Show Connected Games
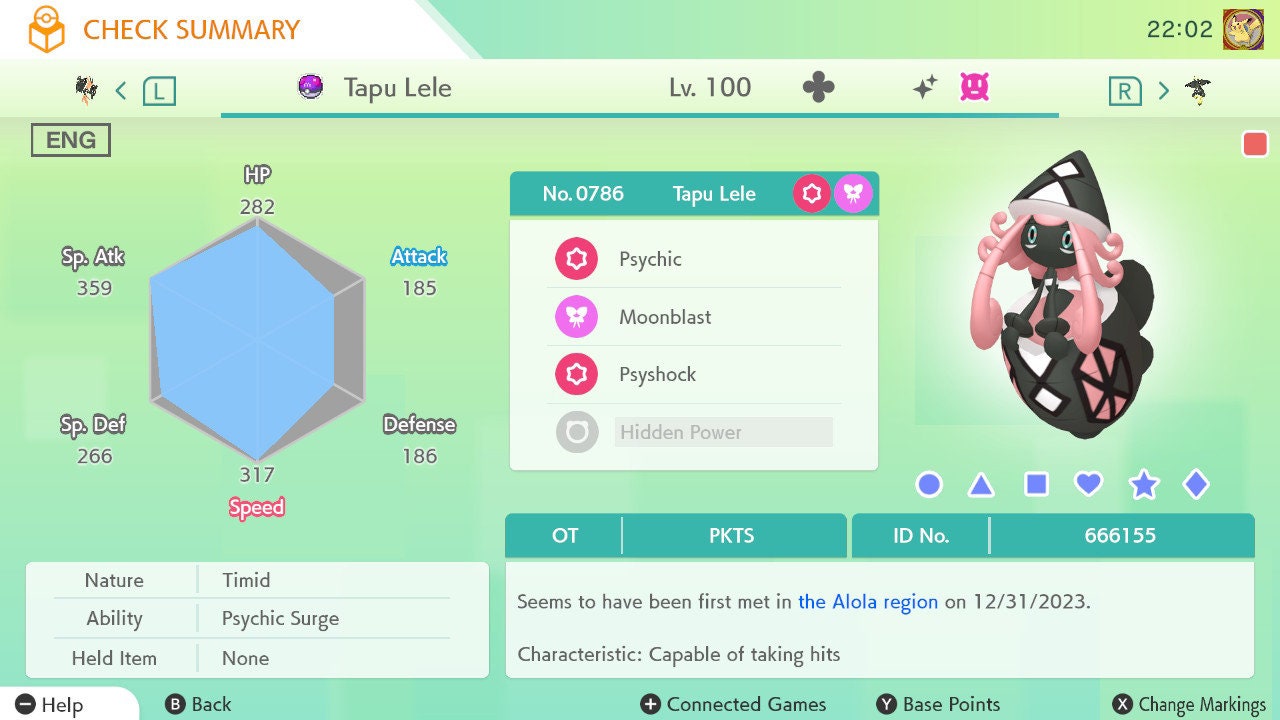 734,705
